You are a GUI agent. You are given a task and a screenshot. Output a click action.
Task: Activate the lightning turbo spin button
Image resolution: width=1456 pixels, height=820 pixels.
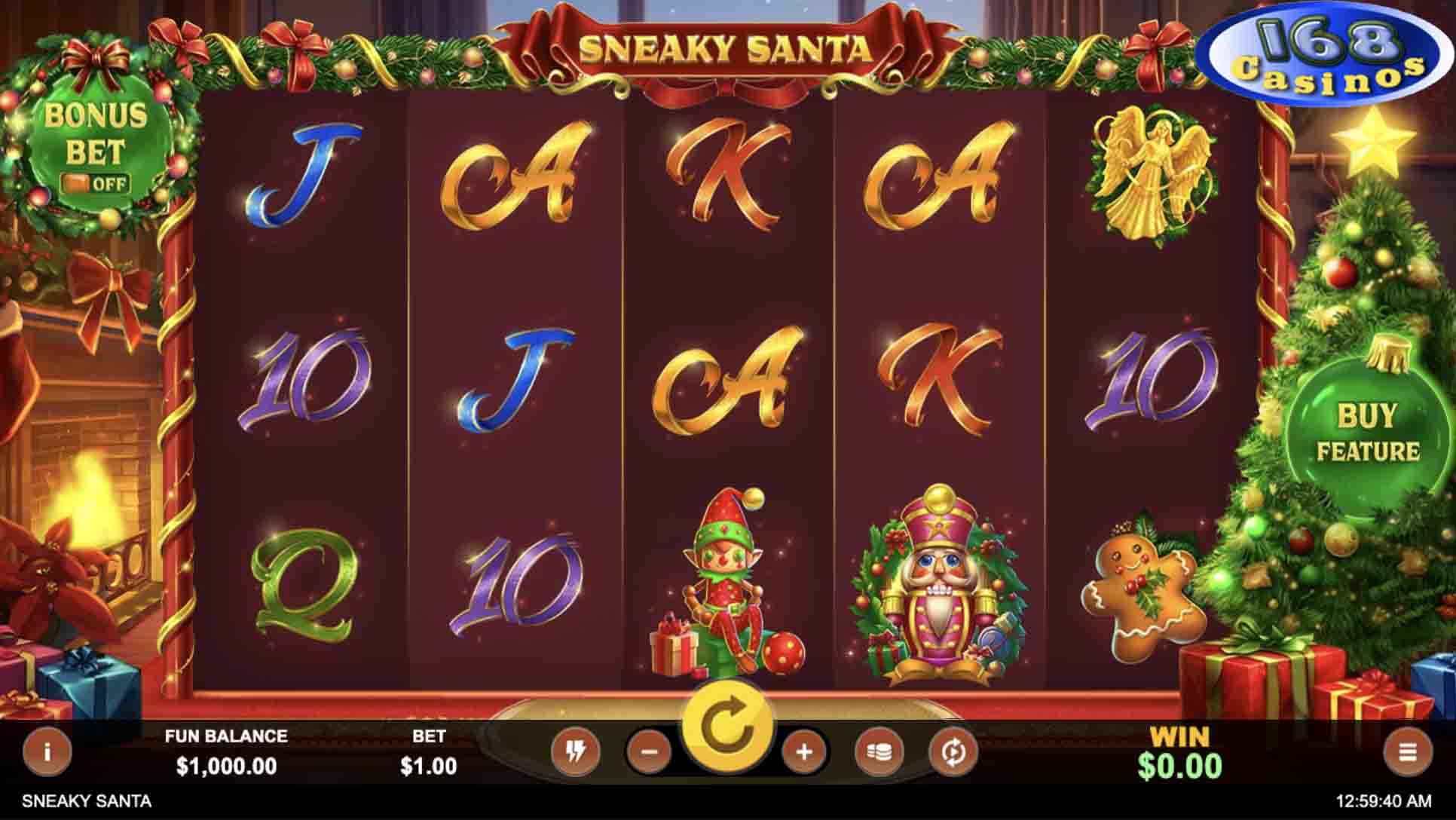[x=576, y=751]
